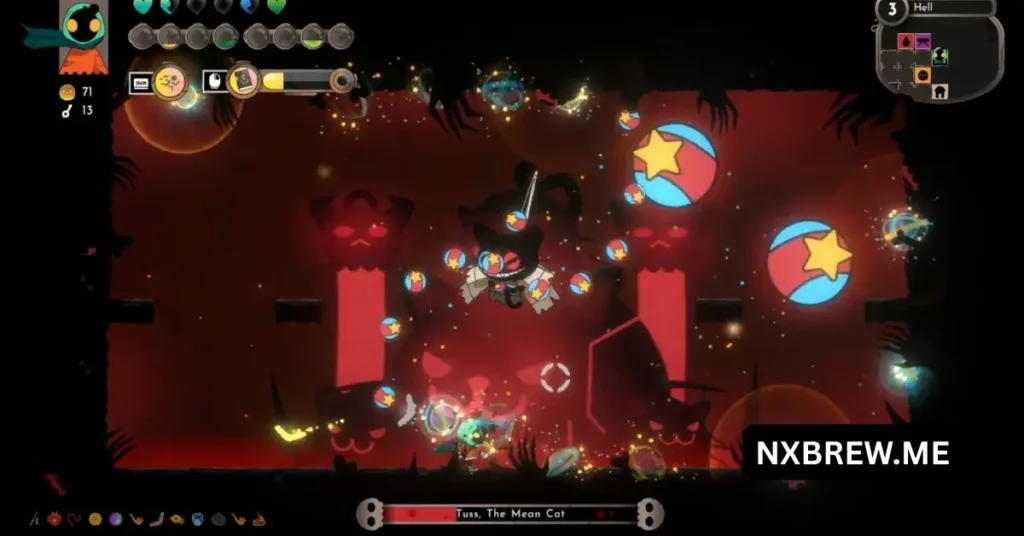Select the spellbook weapon icon
Screen dimensions: 1024x536
[243, 81]
